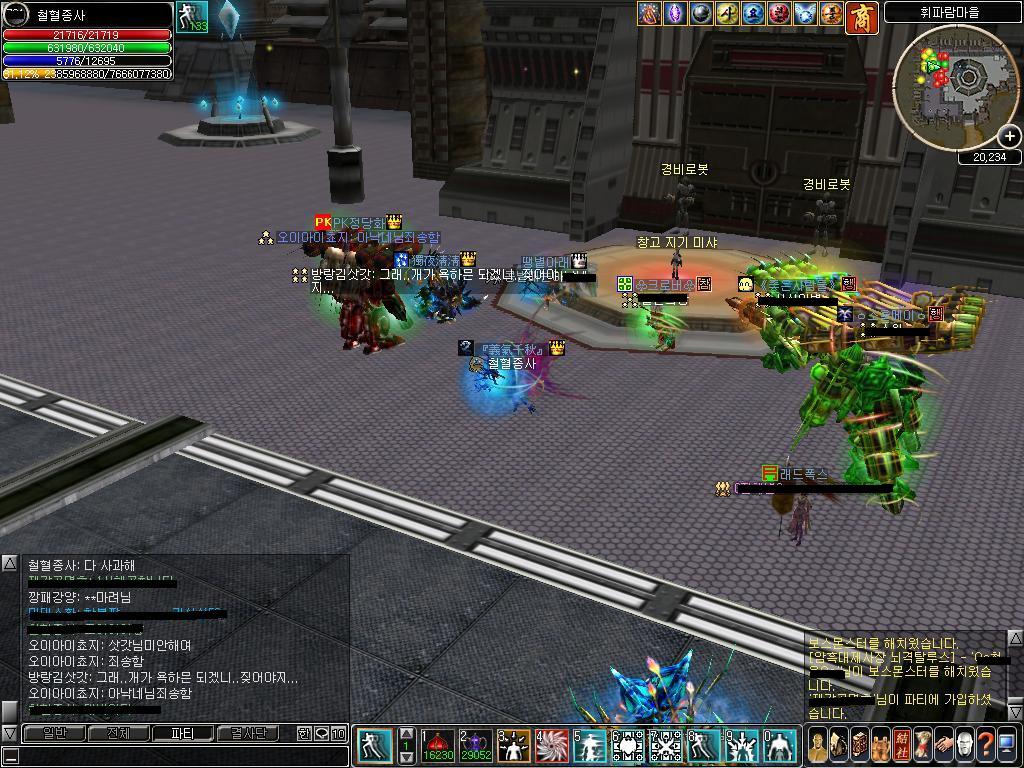Activate the heart skill in slot 6
This screenshot has width=1024, height=768.
[627, 745]
